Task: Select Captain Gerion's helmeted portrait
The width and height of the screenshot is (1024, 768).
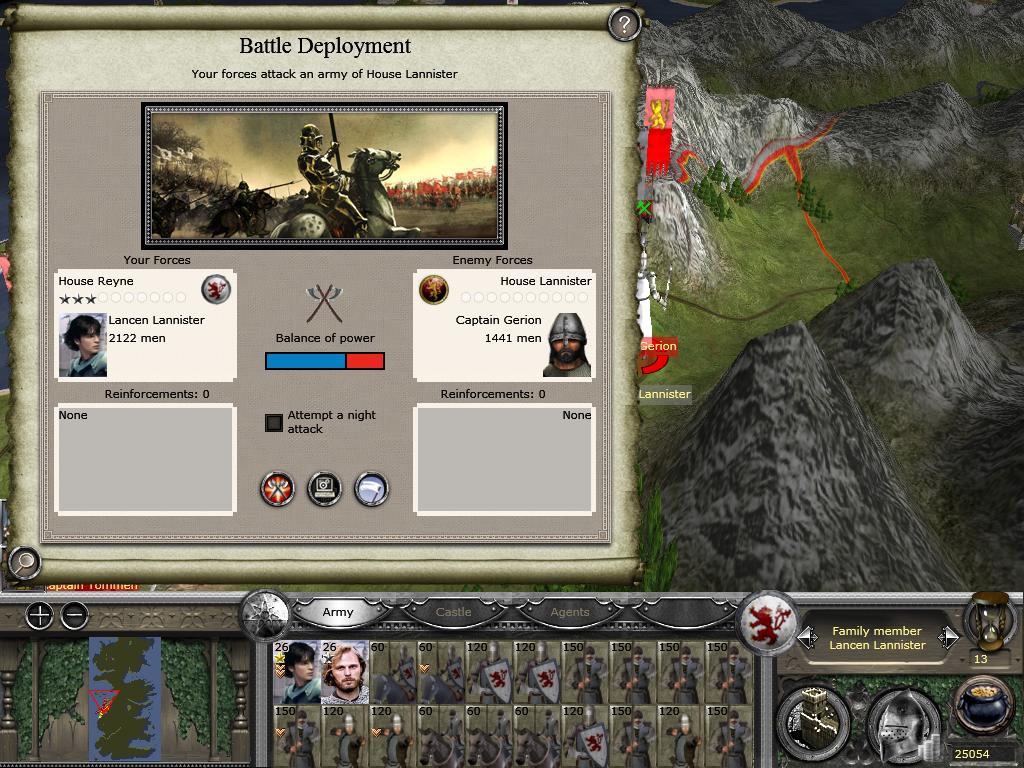Action: pyautogui.click(x=568, y=345)
